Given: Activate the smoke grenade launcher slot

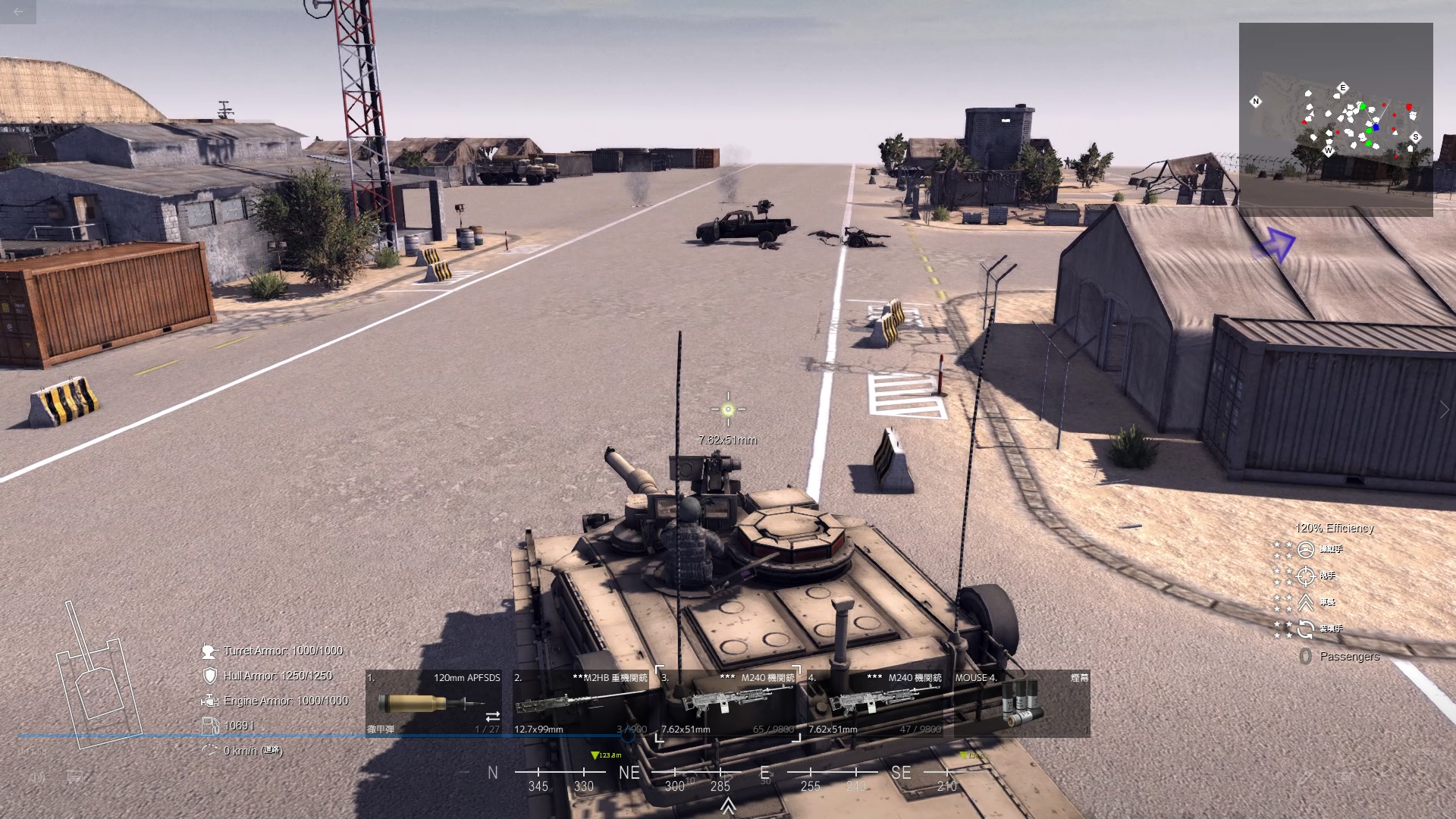Looking at the screenshot, I should pos(1021,703).
